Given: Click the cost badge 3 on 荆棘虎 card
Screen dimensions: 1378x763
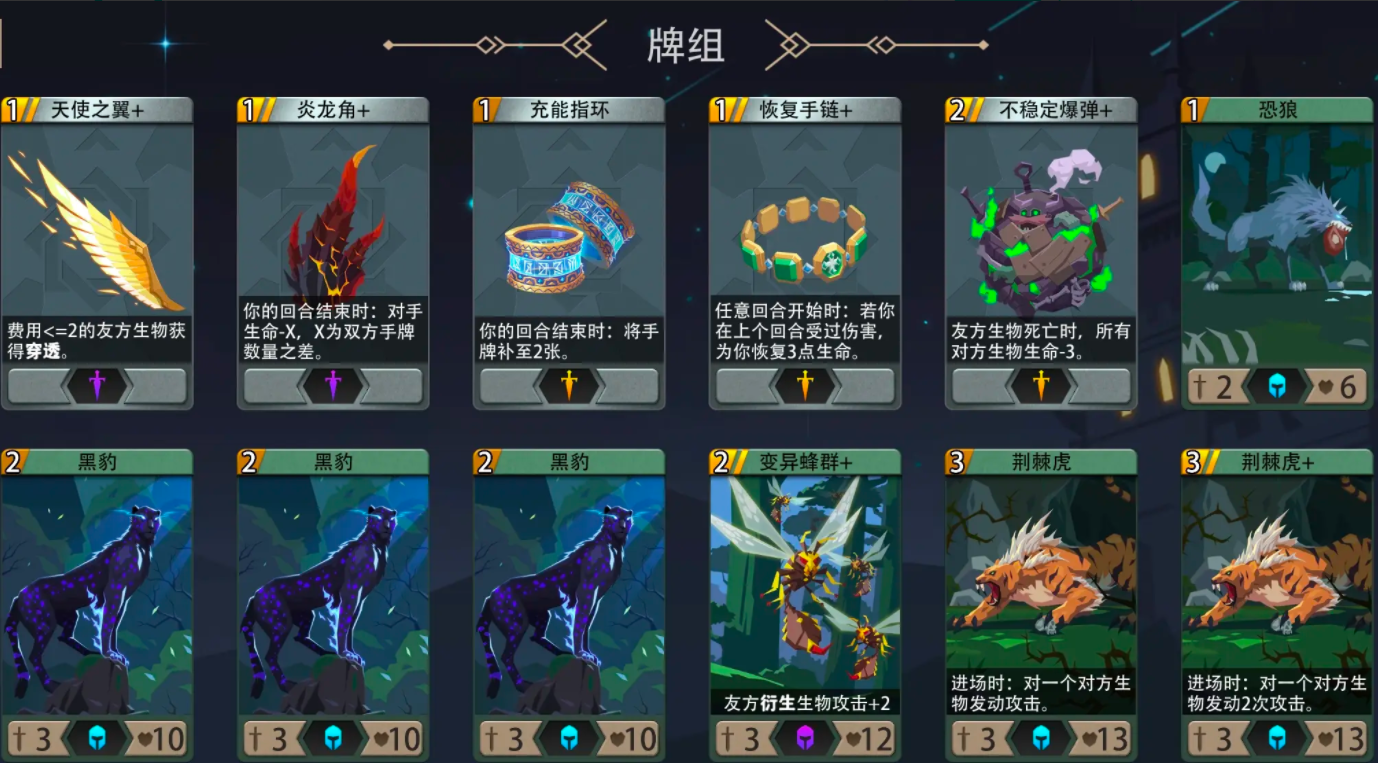Looking at the screenshot, I should click(954, 460).
